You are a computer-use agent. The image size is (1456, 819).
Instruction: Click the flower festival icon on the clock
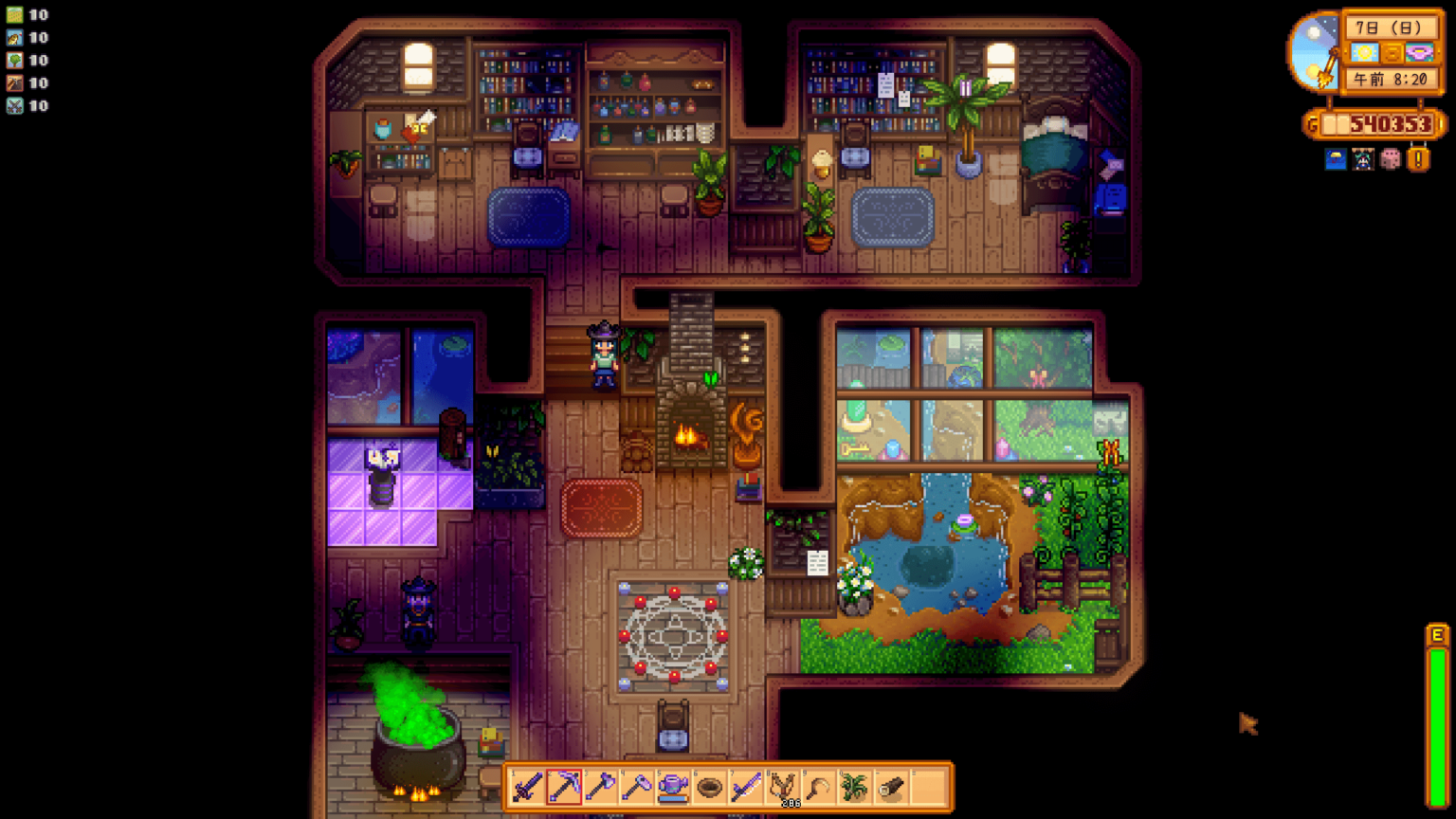[x=1420, y=51]
